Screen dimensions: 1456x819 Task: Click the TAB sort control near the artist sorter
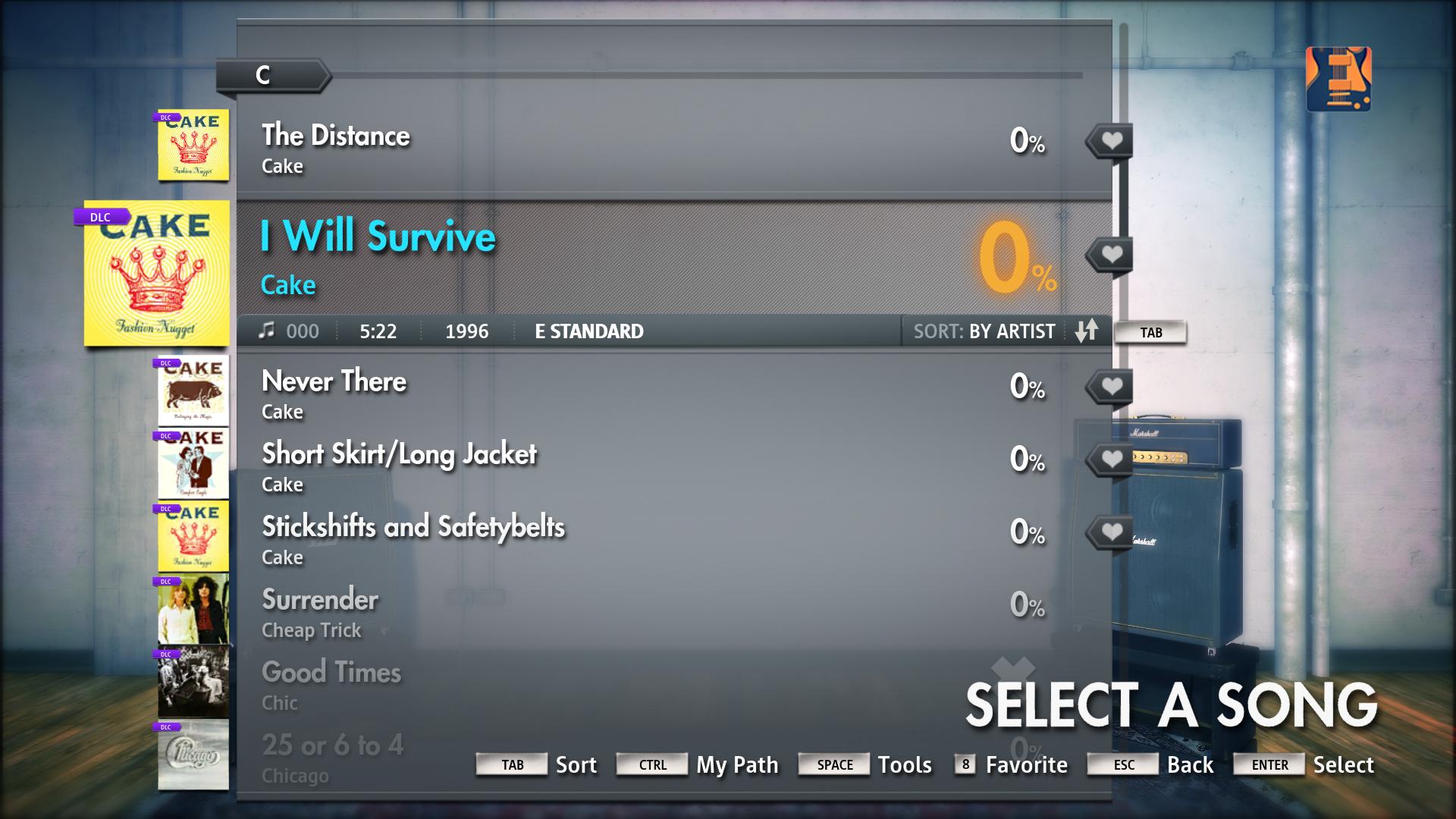pos(1151,331)
